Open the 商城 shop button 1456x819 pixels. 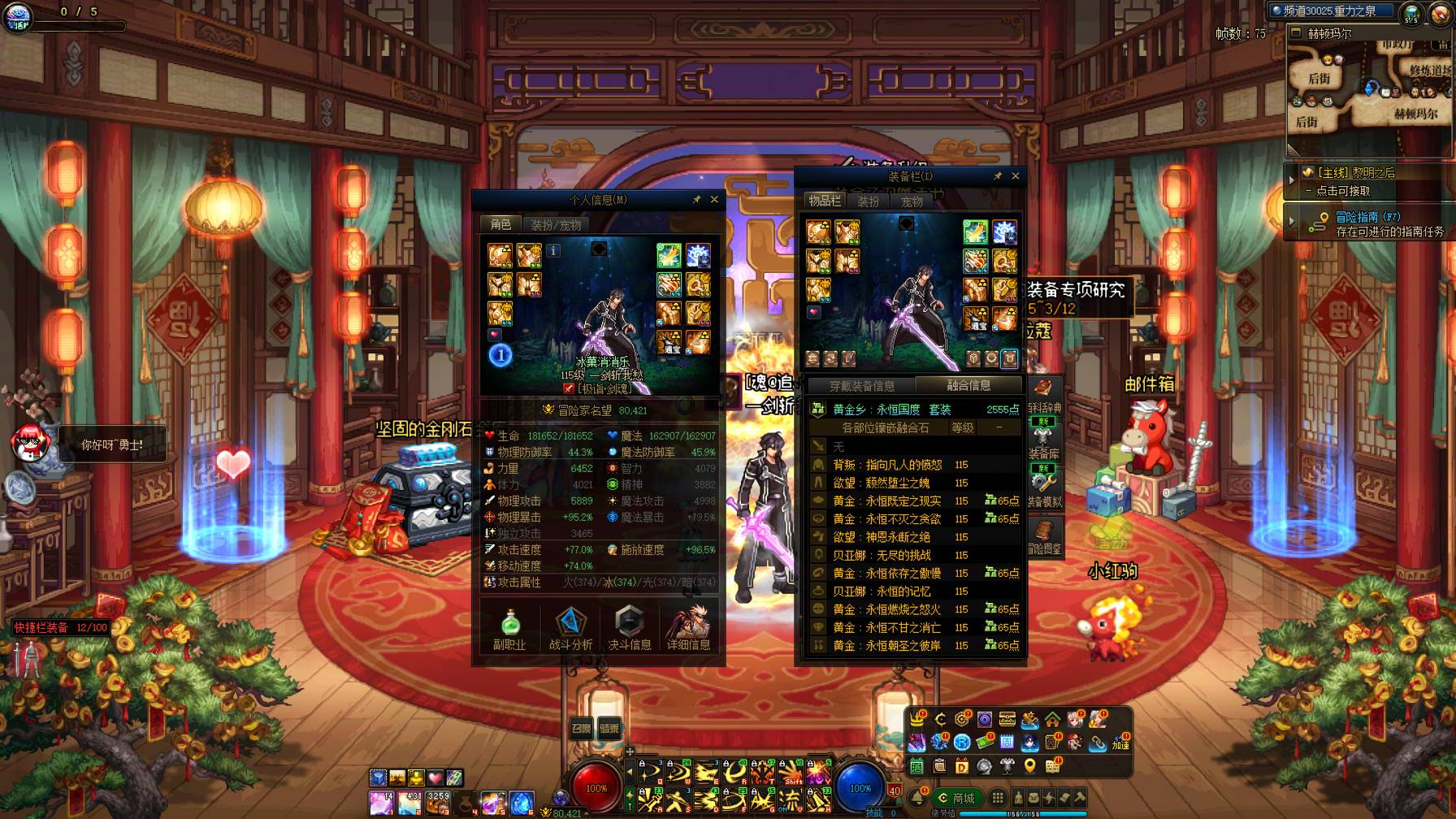(x=957, y=798)
